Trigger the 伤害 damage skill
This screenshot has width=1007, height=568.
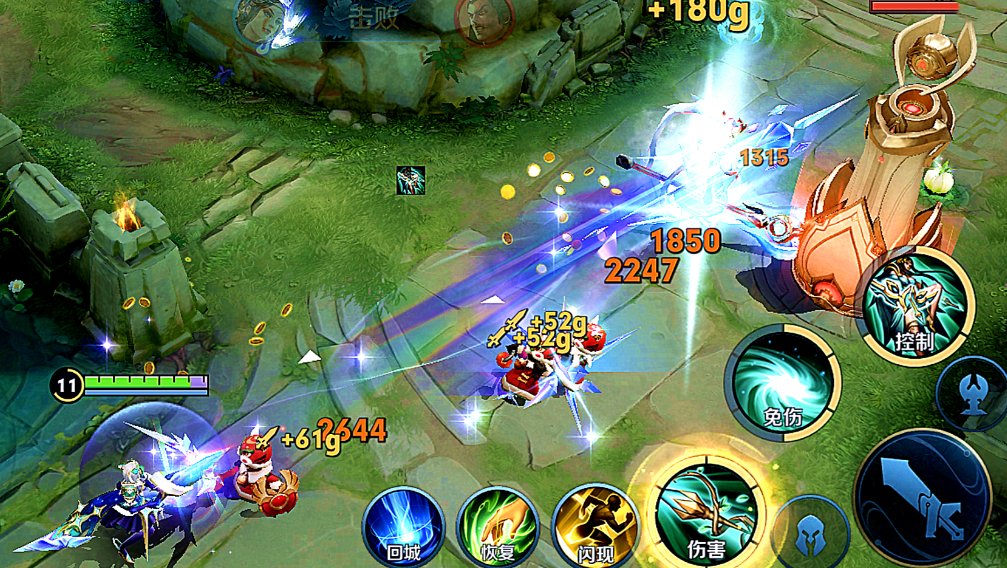pyautogui.click(x=706, y=512)
